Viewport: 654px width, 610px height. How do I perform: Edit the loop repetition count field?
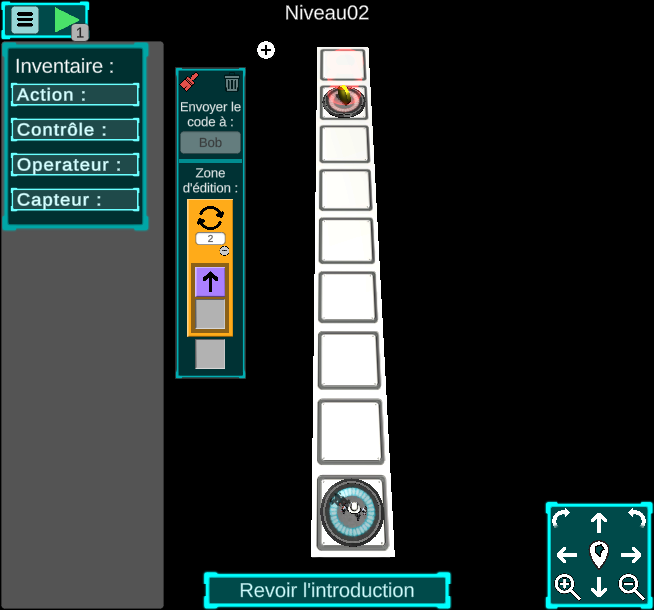click(210, 238)
